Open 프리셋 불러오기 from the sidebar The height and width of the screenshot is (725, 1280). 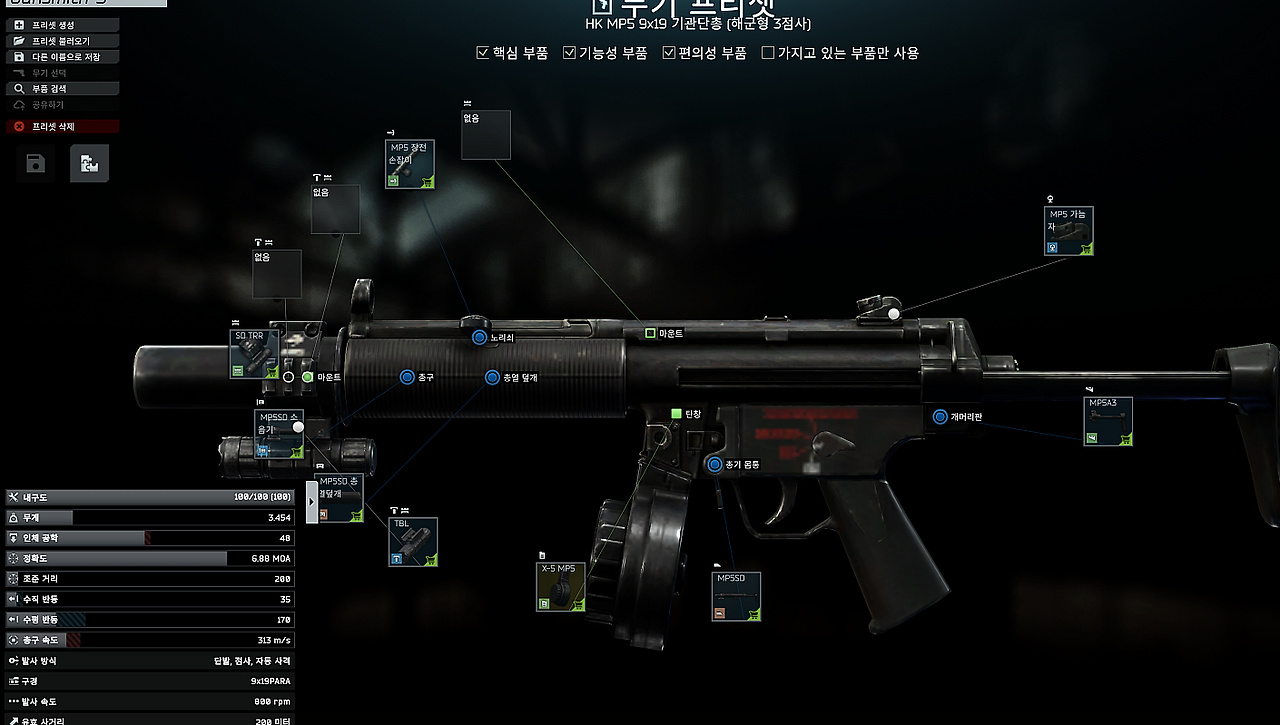pos(60,41)
